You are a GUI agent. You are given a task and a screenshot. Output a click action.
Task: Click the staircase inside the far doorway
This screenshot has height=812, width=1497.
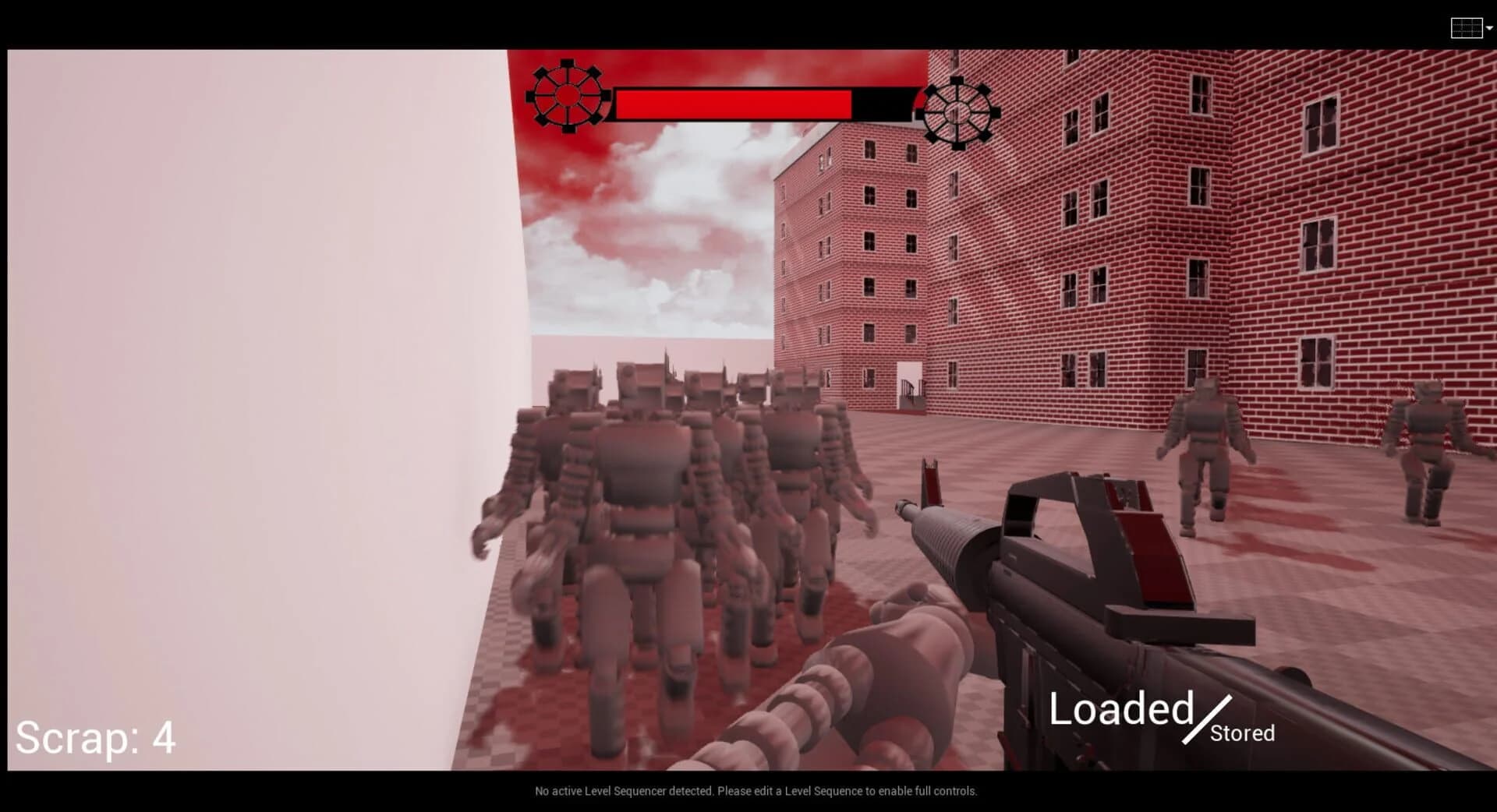pos(911,394)
